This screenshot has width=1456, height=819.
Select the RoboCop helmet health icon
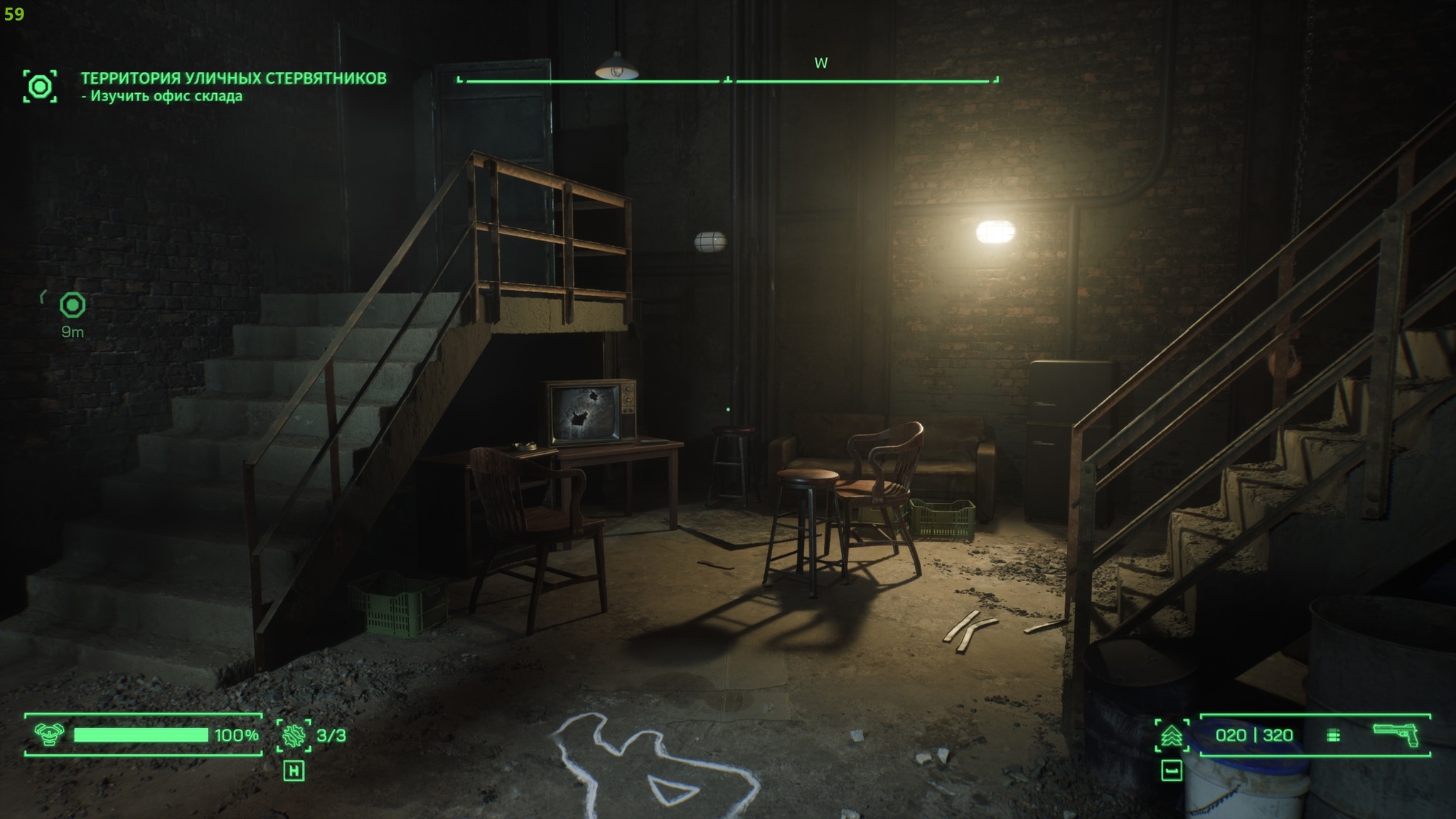point(48,735)
